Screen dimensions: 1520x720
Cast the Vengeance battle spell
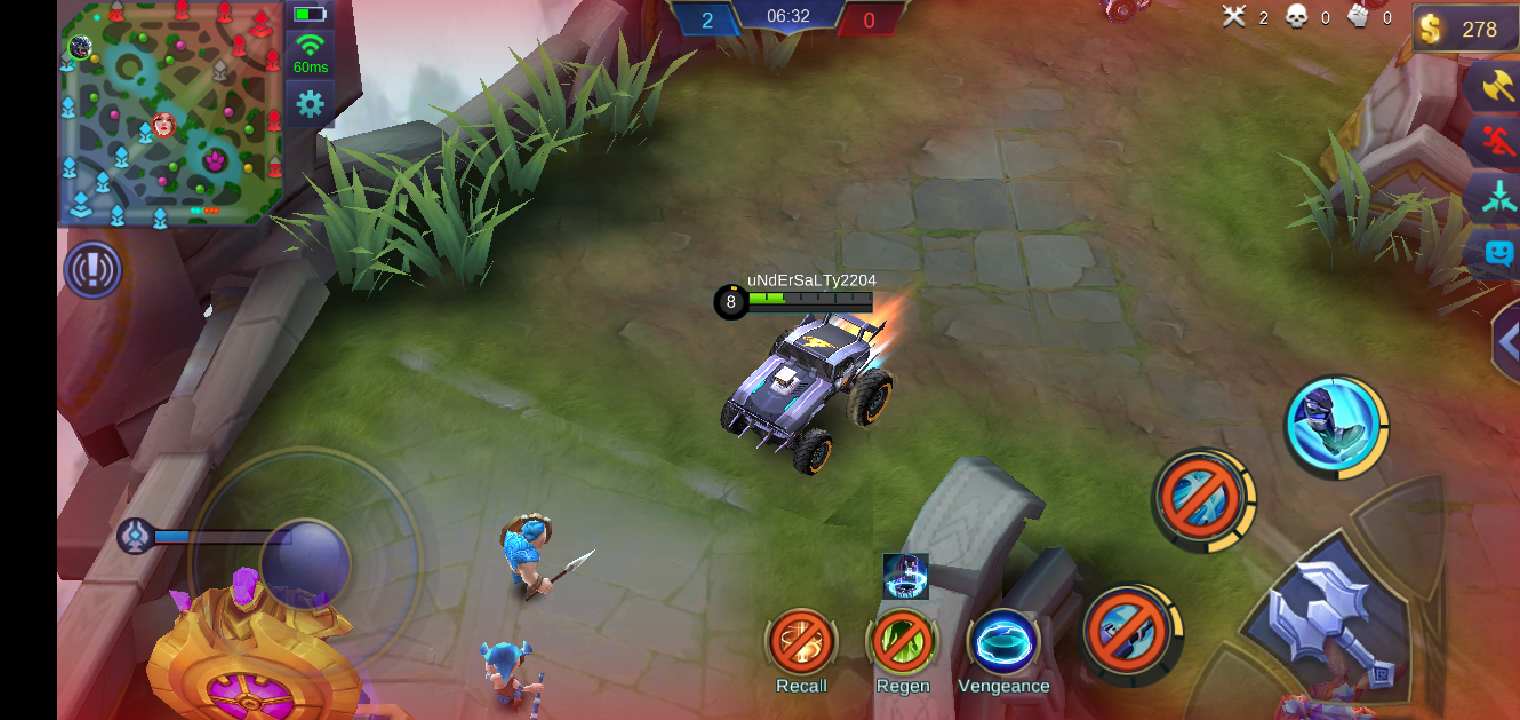[1003, 642]
